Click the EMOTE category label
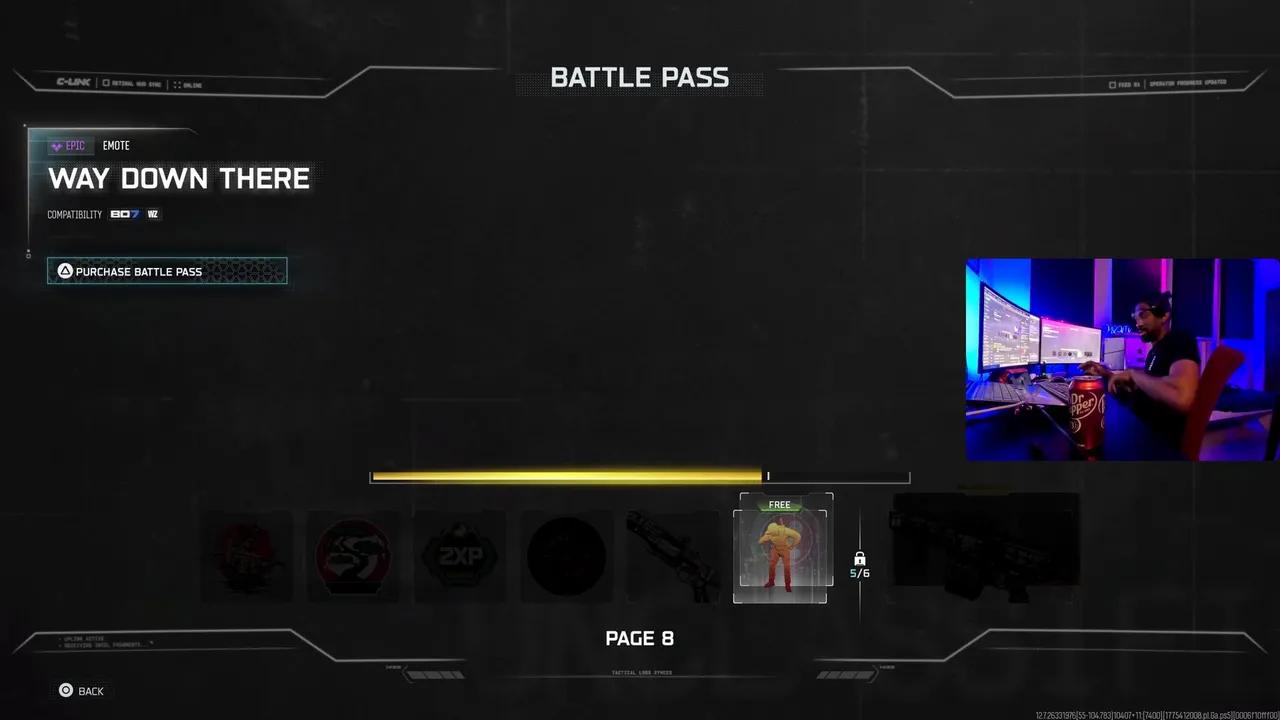 (x=116, y=145)
